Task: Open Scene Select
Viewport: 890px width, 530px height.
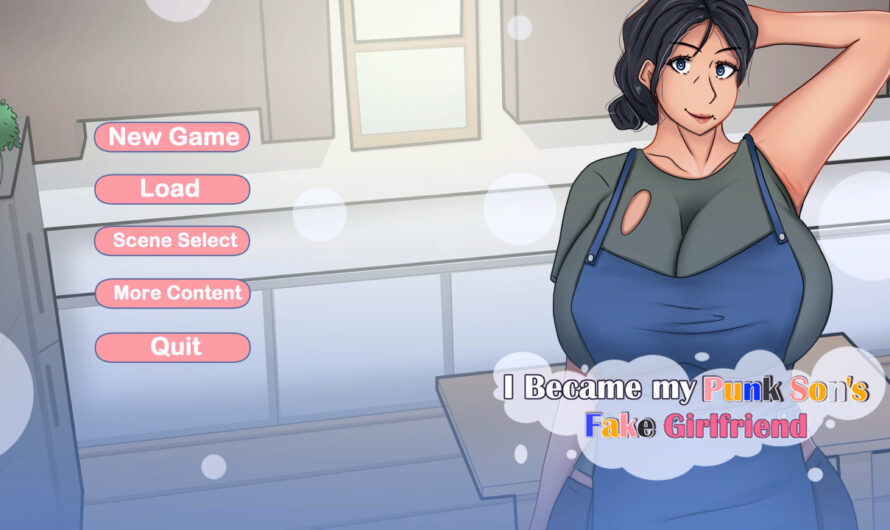Action: click(x=172, y=241)
